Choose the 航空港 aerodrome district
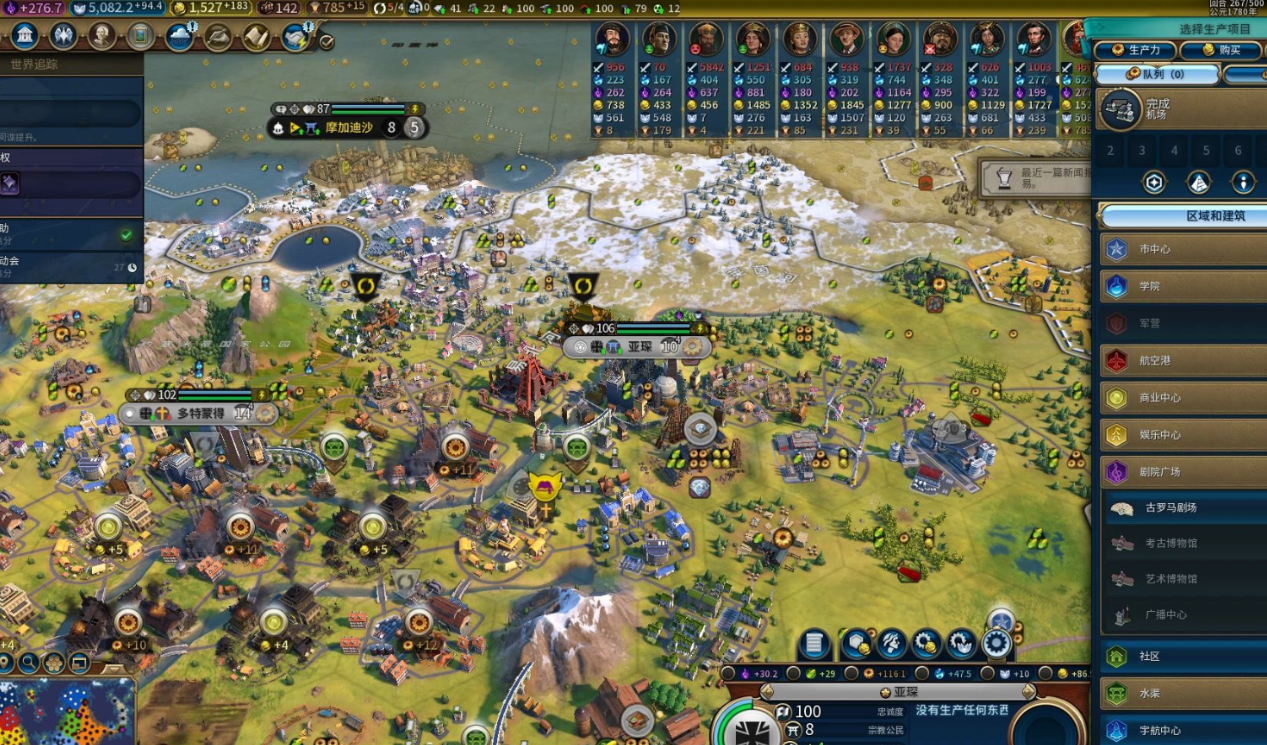 (x=1183, y=360)
